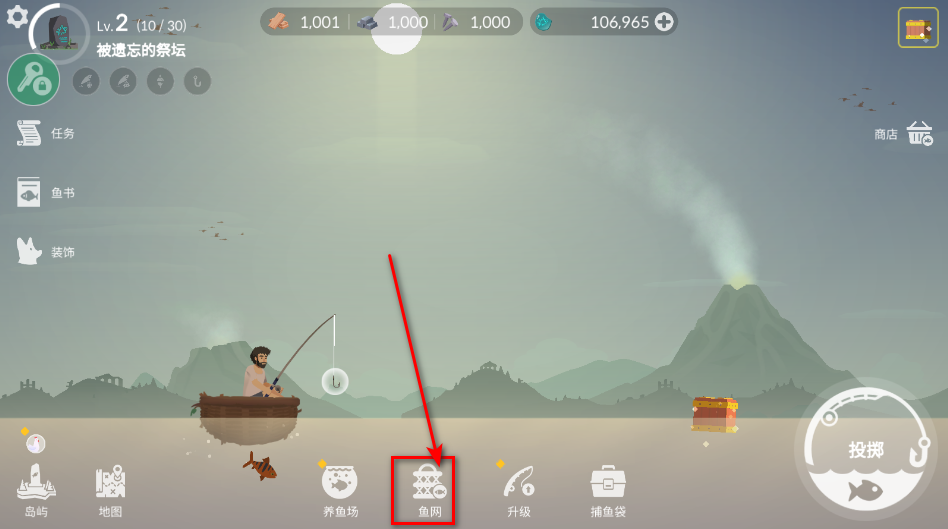Tap the 投掷 cast button
Screen dimensions: 948x529
[x=865, y=451]
